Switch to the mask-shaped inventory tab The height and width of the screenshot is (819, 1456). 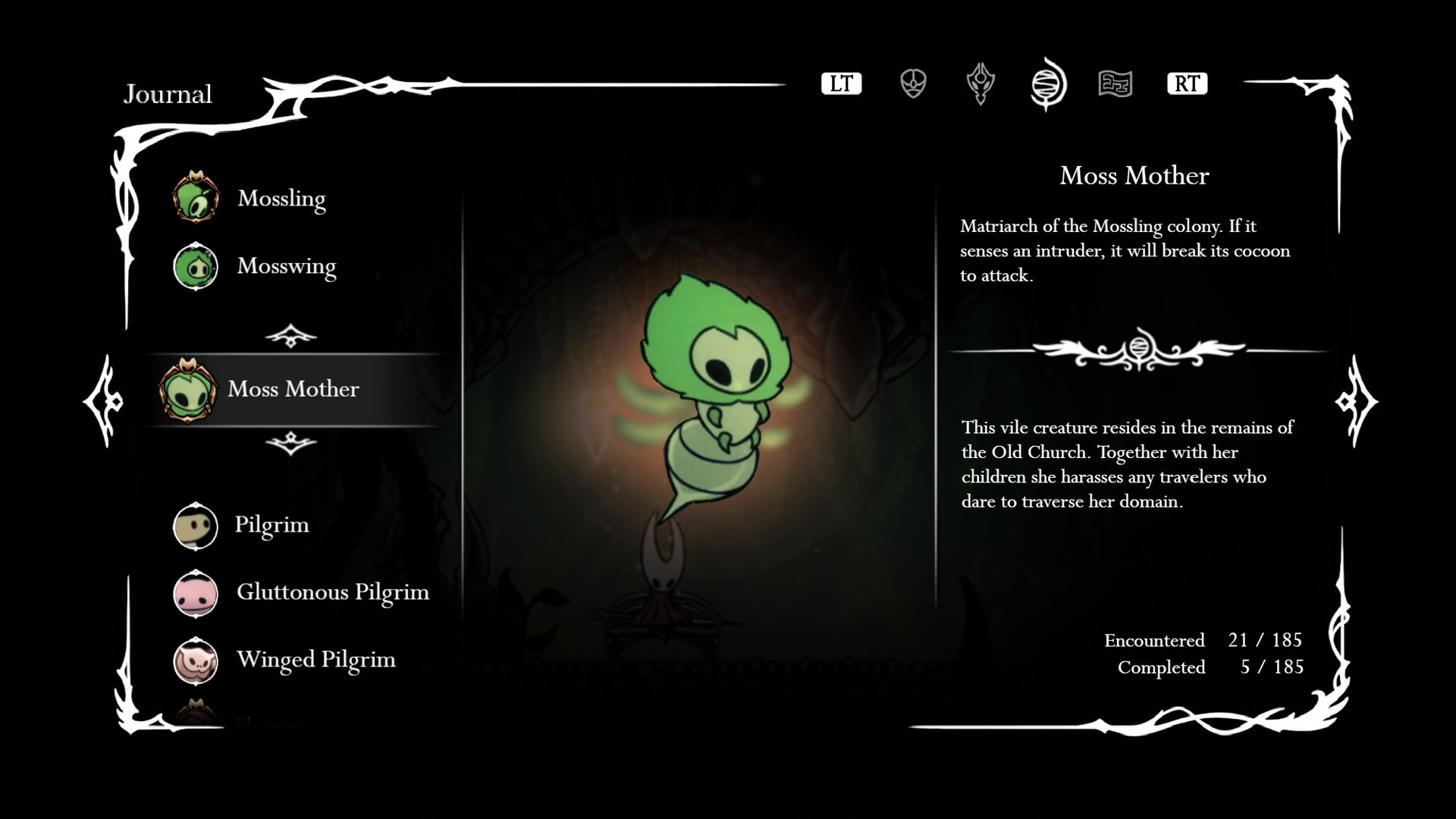click(x=913, y=83)
